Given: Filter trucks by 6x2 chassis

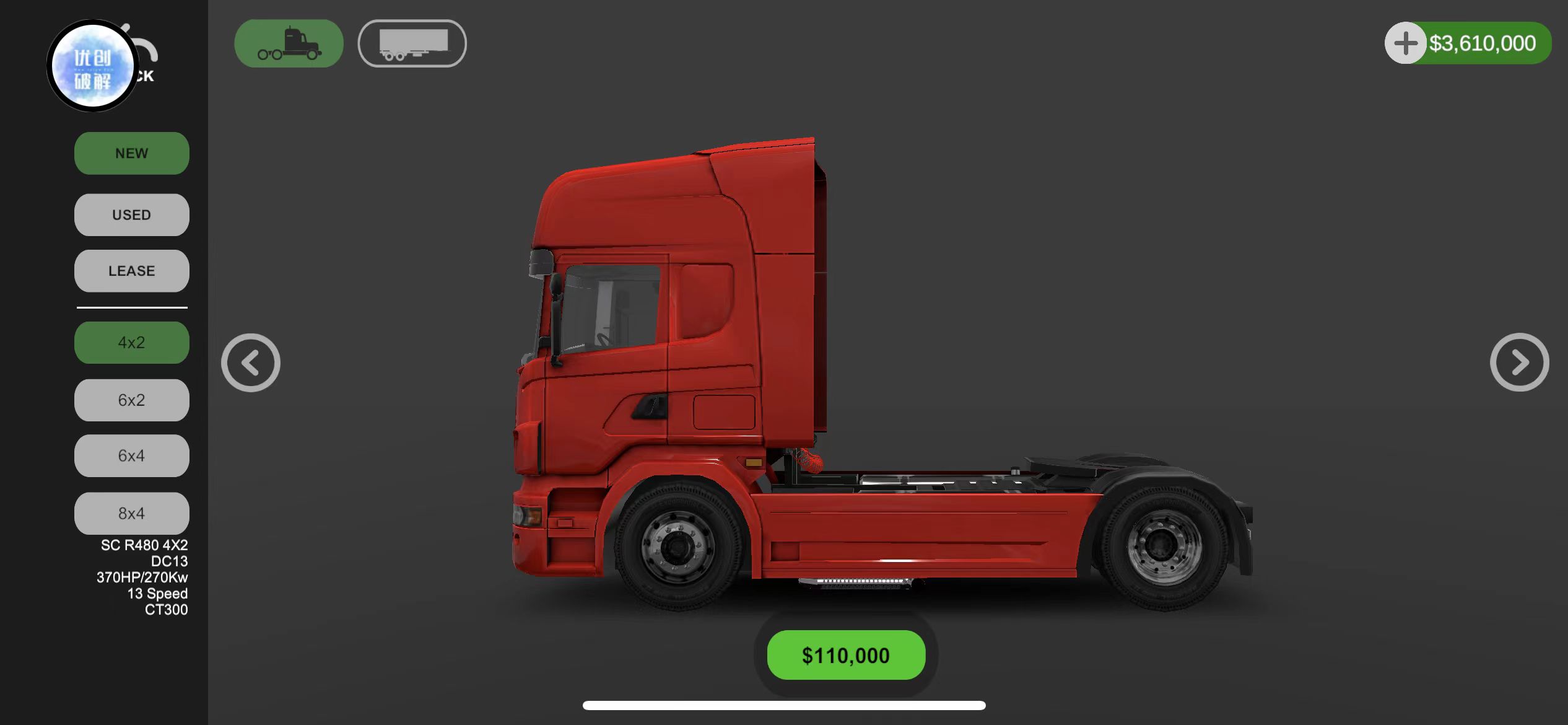Looking at the screenshot, I should 131,400.
